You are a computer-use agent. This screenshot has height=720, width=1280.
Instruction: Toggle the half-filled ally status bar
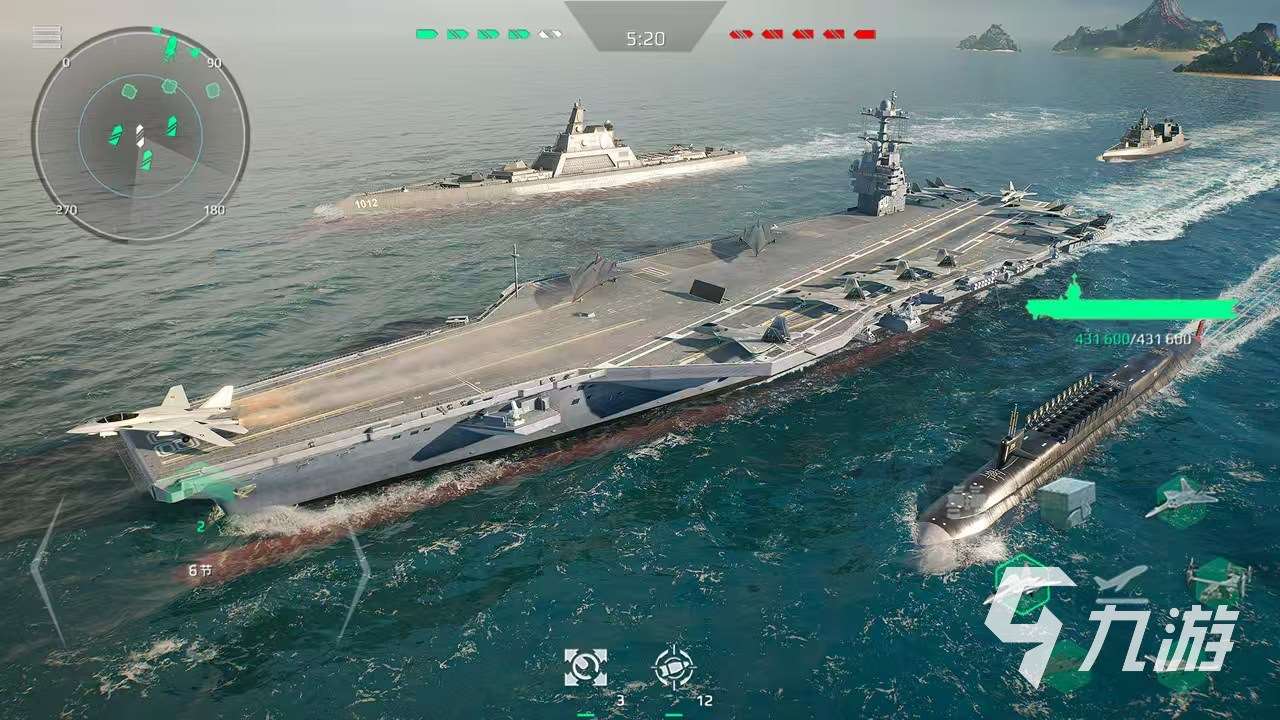point(546,31)
